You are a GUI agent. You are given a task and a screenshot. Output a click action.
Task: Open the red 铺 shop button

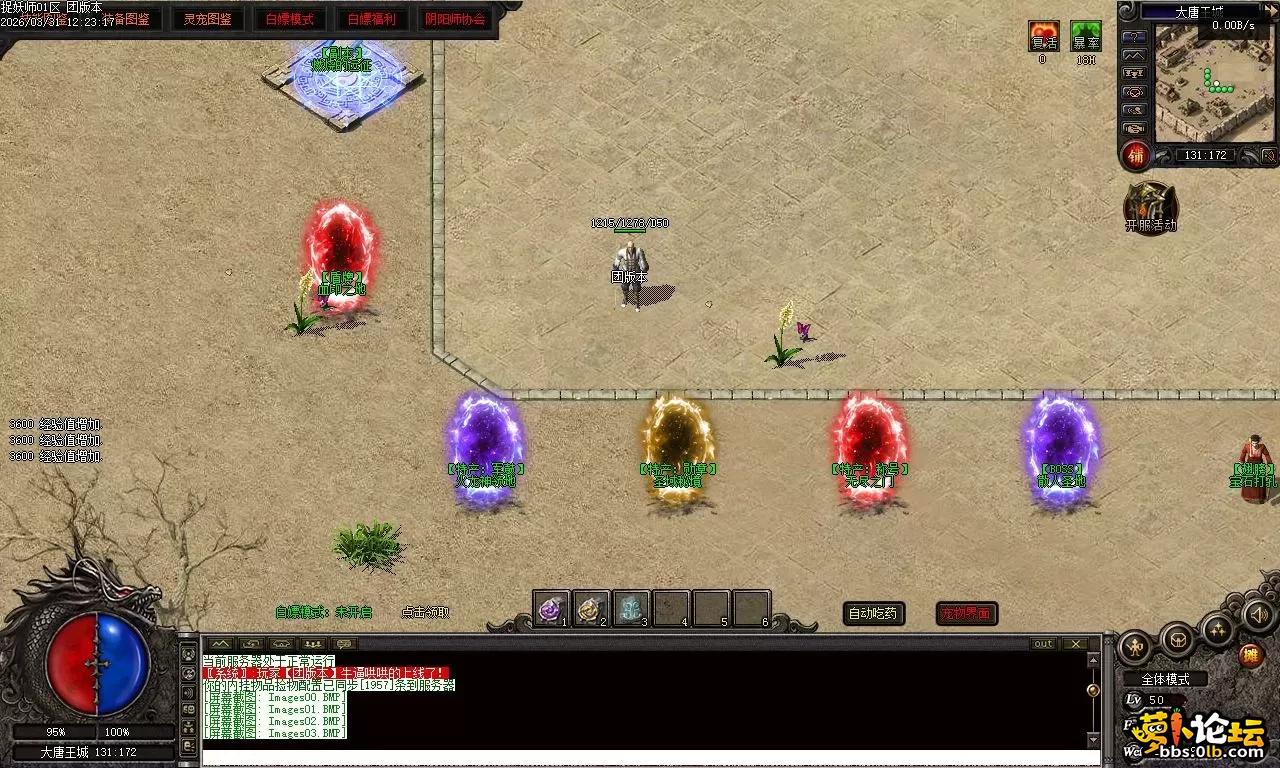pos(1136,155)
